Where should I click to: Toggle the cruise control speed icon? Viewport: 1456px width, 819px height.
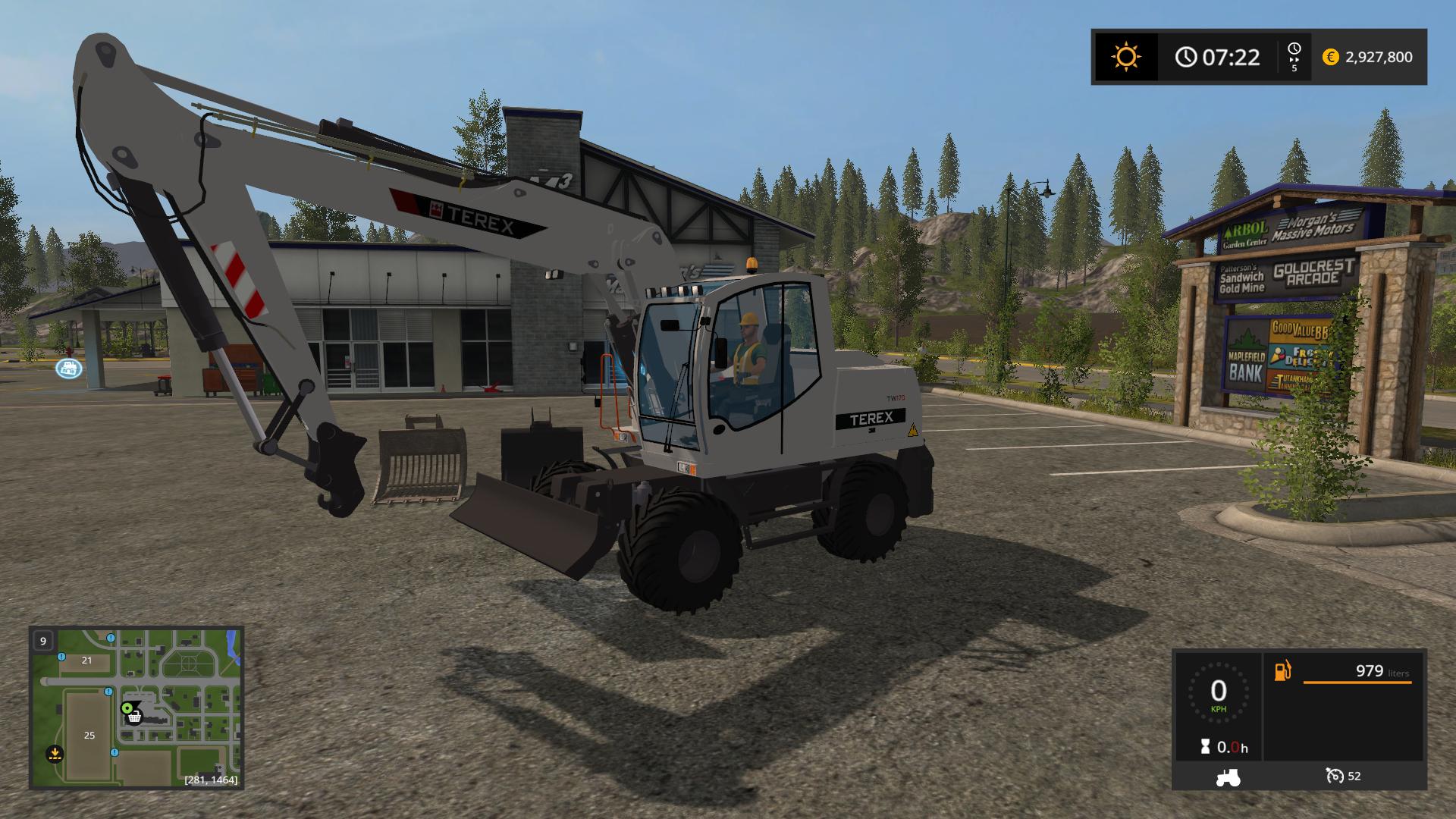1335,776
